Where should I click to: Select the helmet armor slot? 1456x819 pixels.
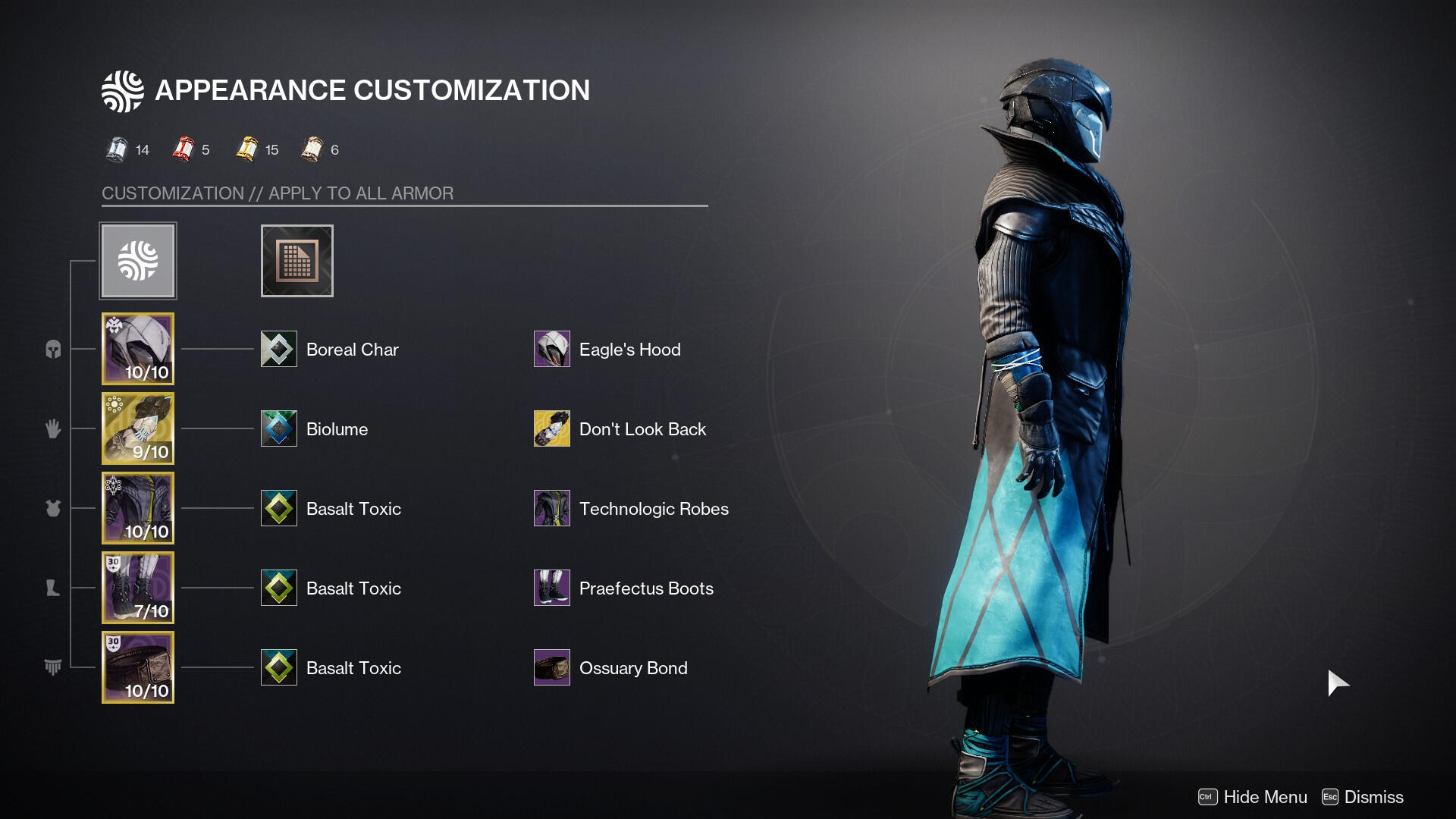[x=138, y=349]
